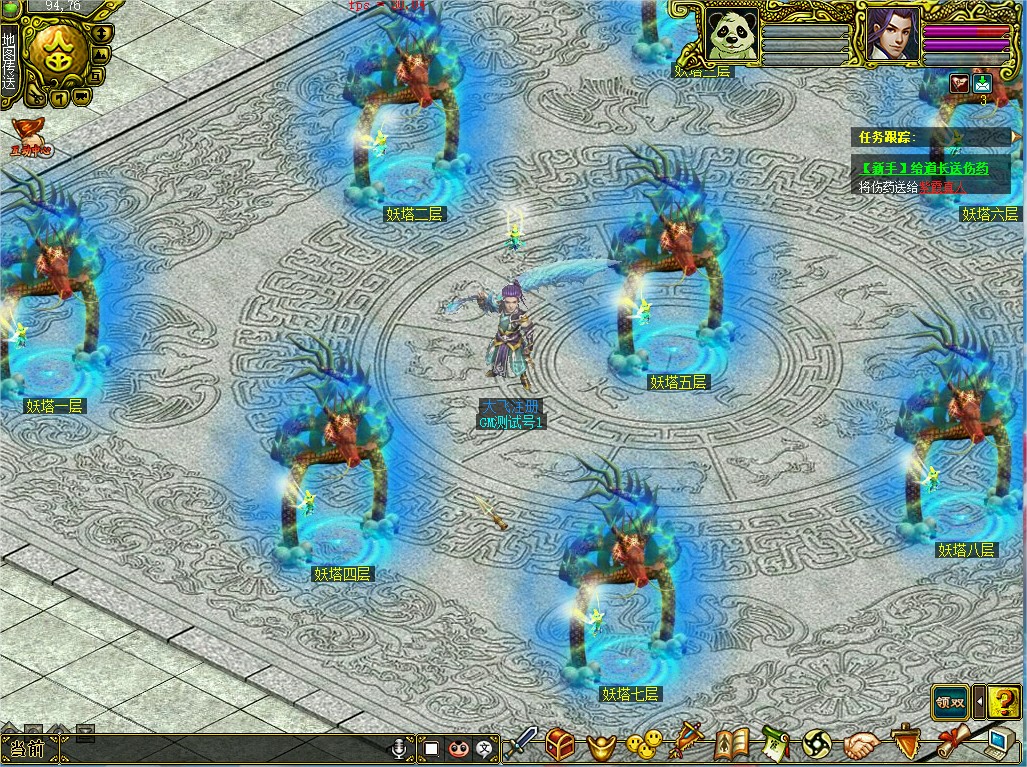Open the sword attack icon
Image resolution: width=1027 pixels, height=767 pixels.
tap(522, 744)
